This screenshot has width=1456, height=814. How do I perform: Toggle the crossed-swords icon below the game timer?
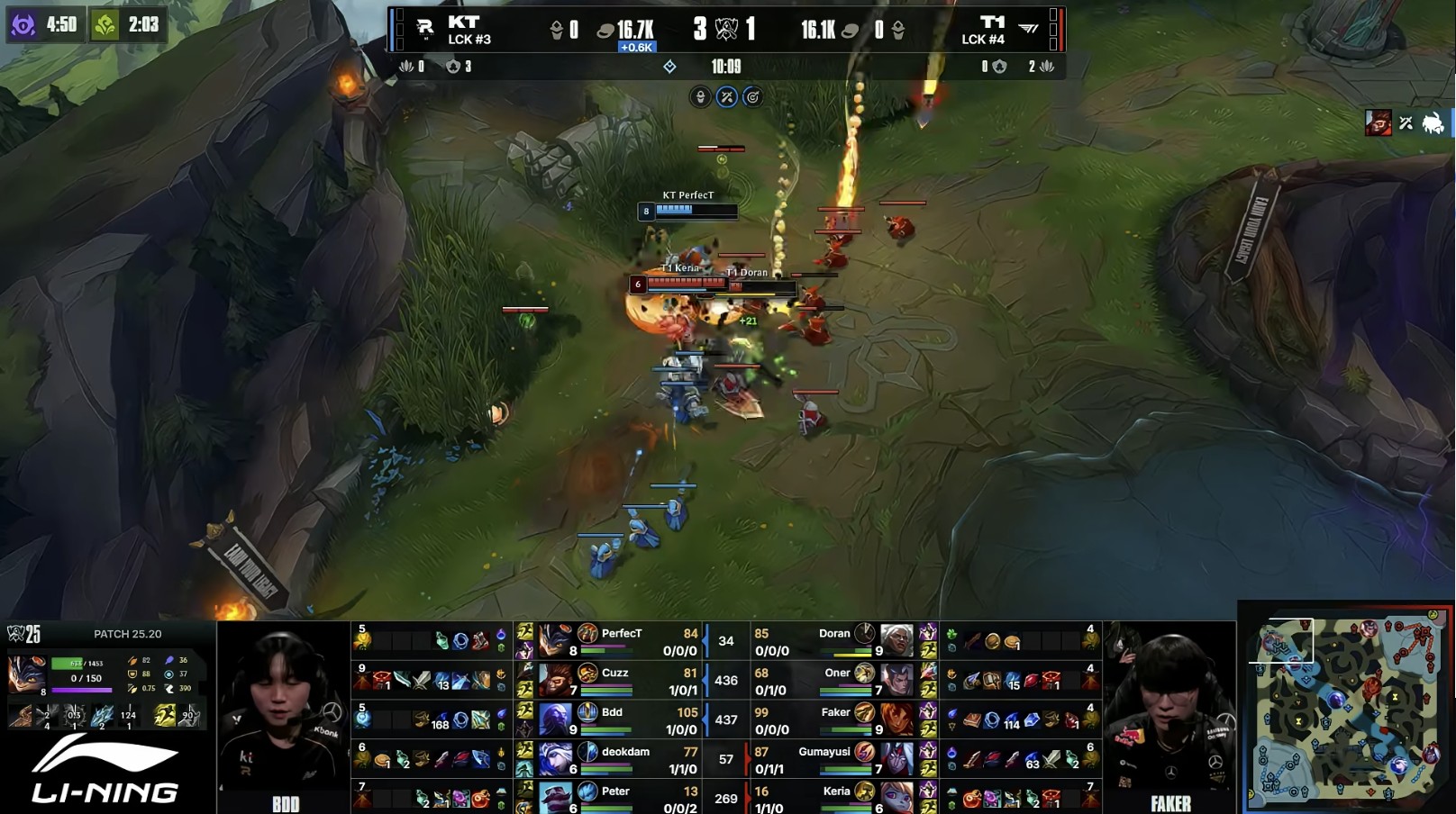pyautogui.click(x=726, y=97)
